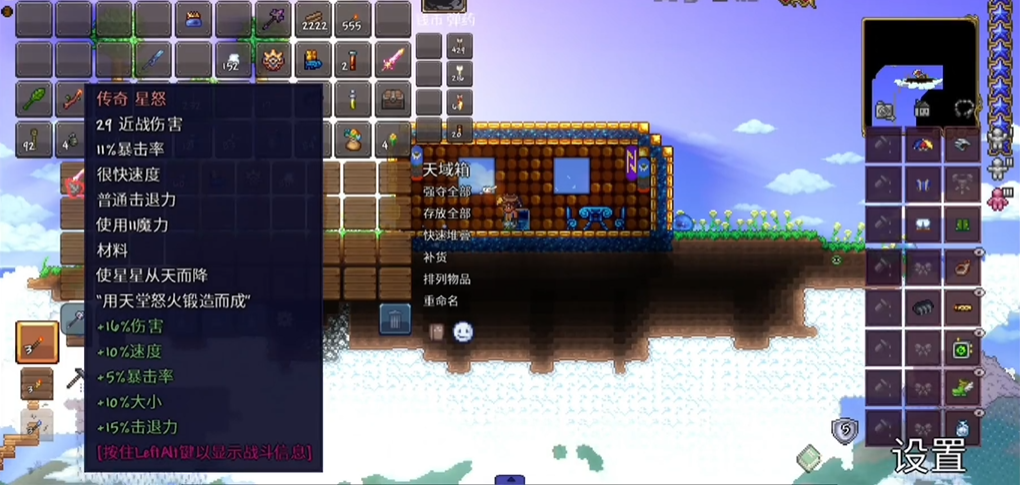1020x485 pixels.
Task: Open the minimap
Action: 920,72
